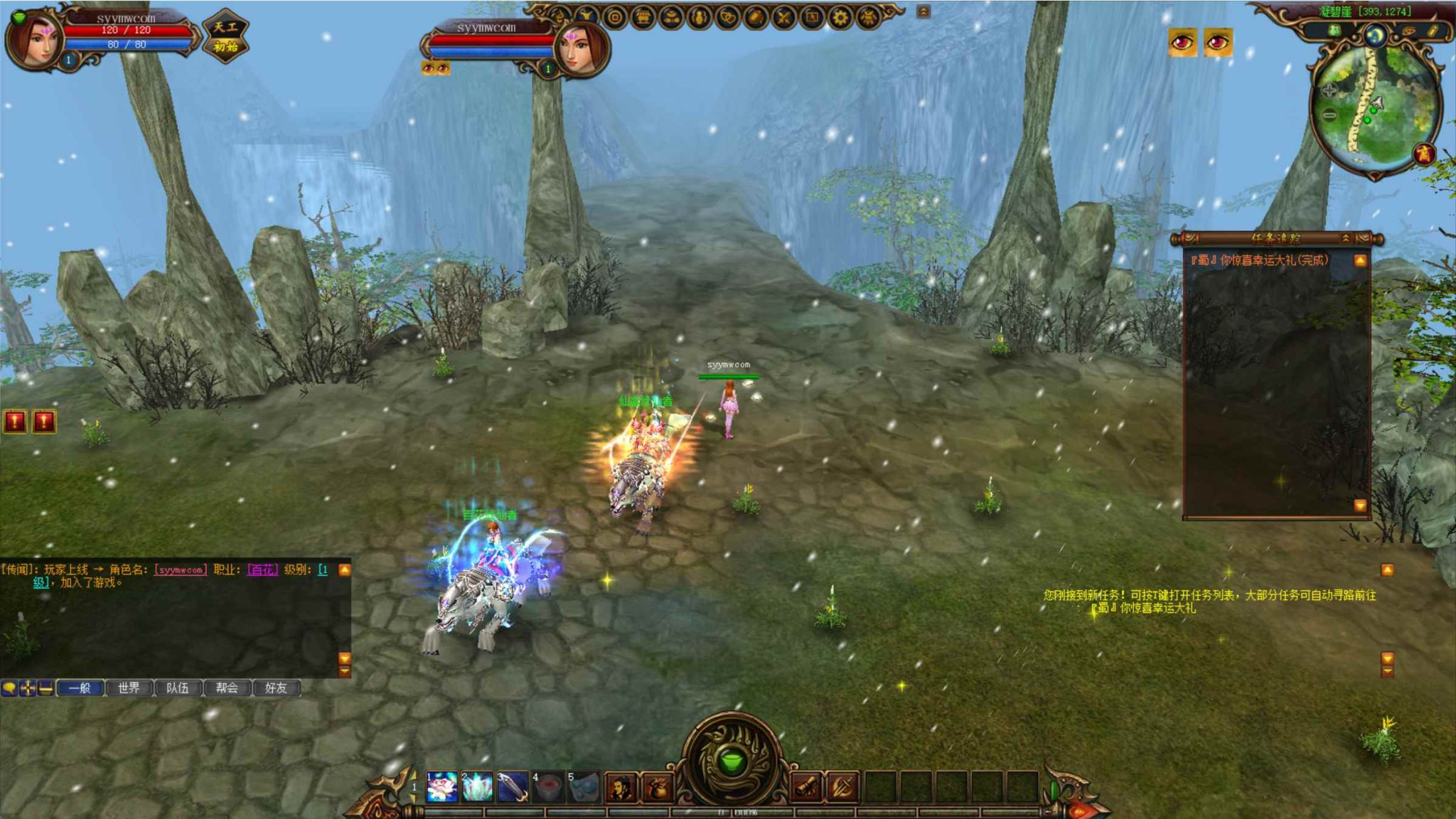Collapse the top toolbar using the right chevron
Screen dimensions: 1456x819
click(923, 11)
